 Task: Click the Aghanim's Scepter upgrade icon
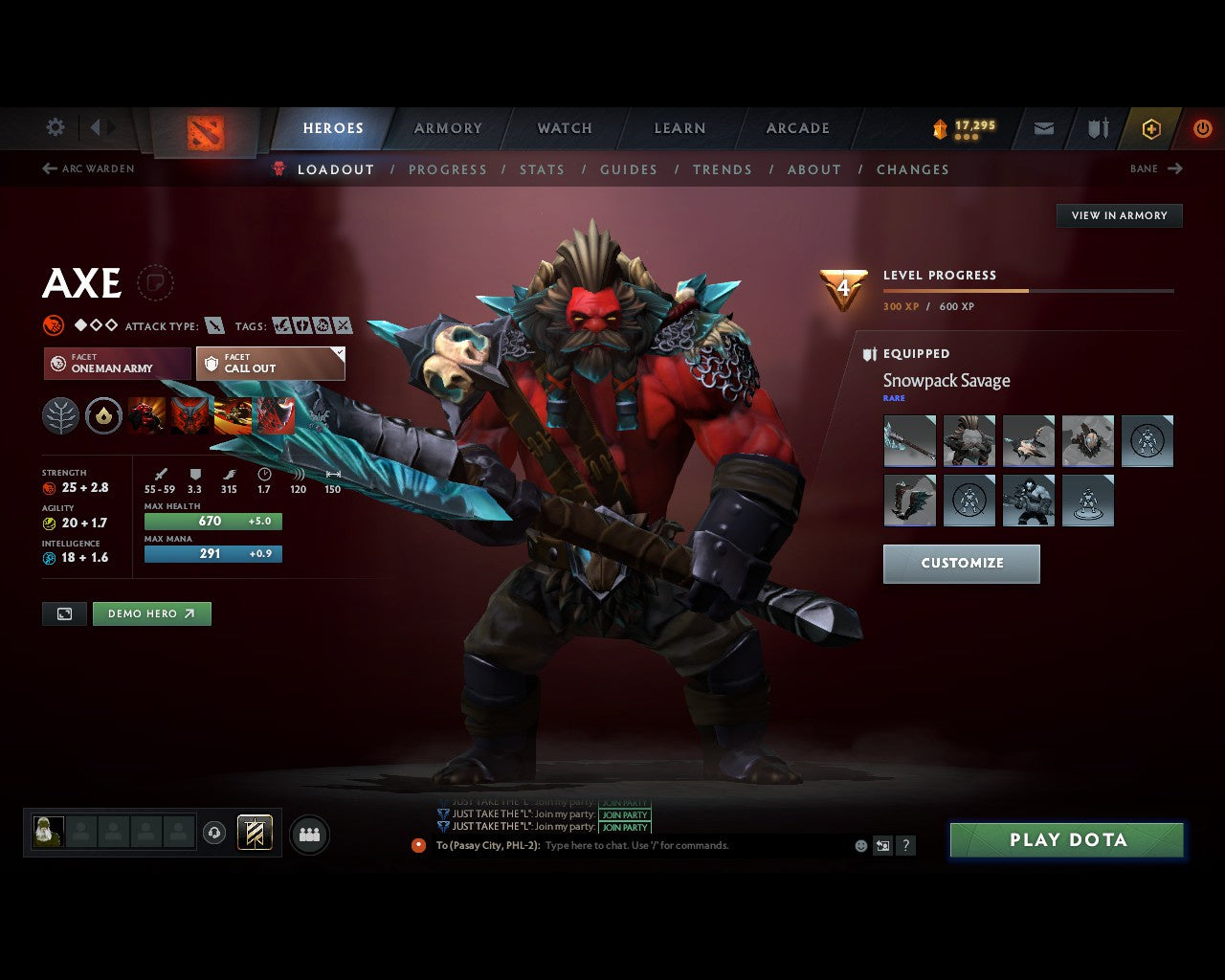103,415
